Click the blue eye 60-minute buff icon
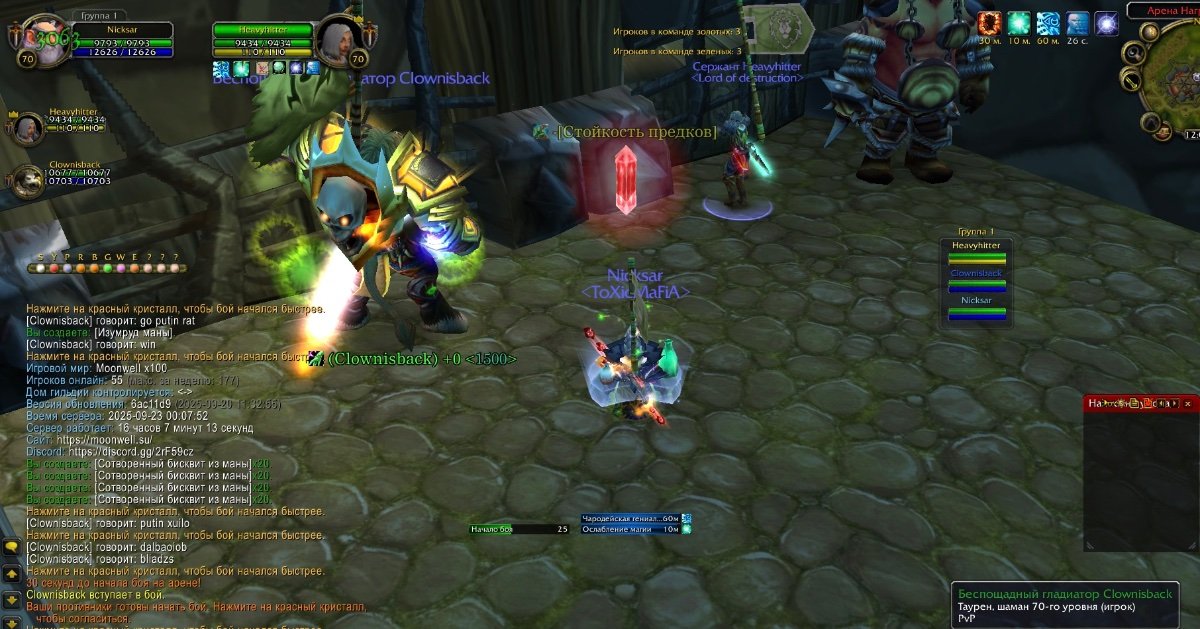 [x=1048, y=24]
